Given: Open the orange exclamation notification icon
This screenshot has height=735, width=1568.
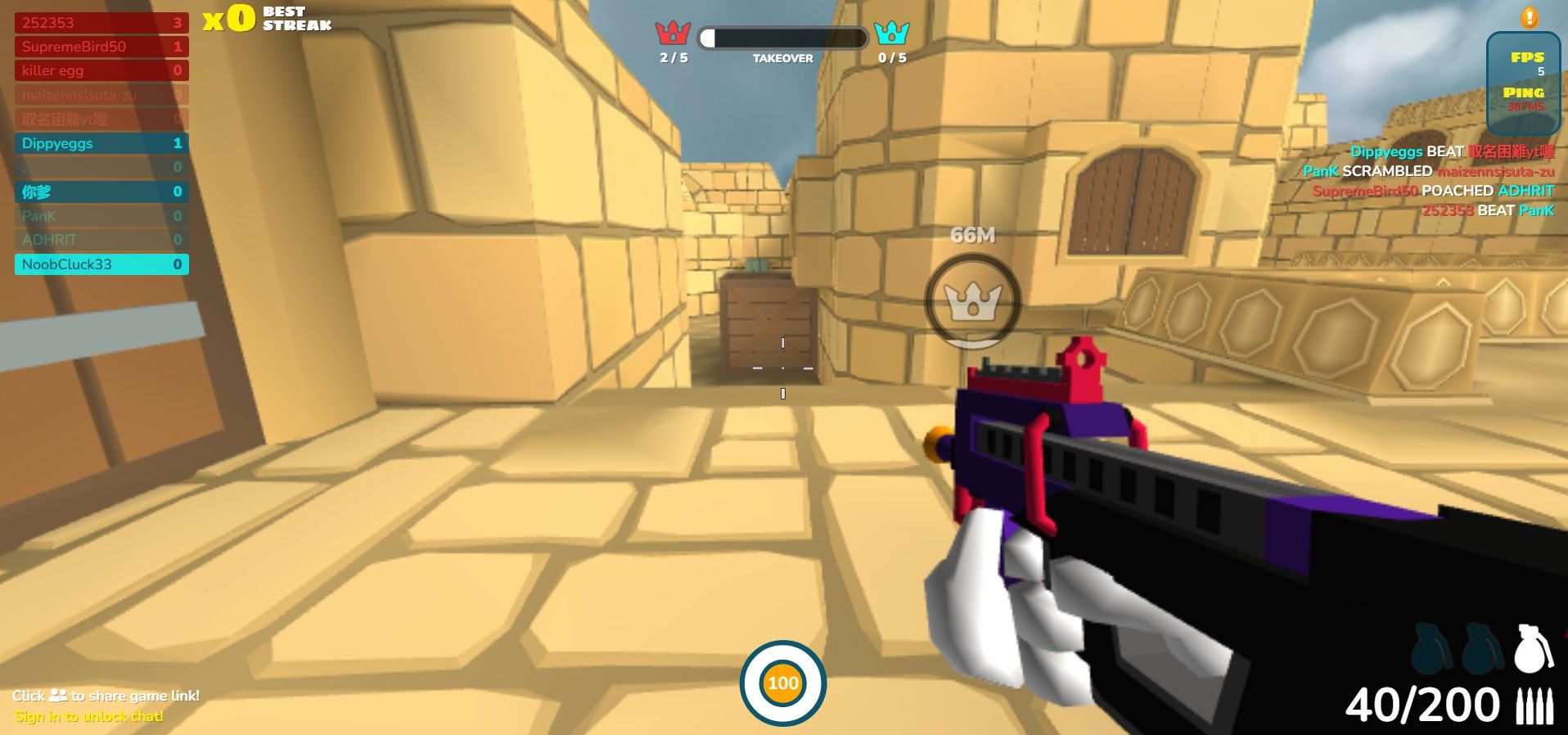Looking at the screenshot, I should tap(1529, 16).
